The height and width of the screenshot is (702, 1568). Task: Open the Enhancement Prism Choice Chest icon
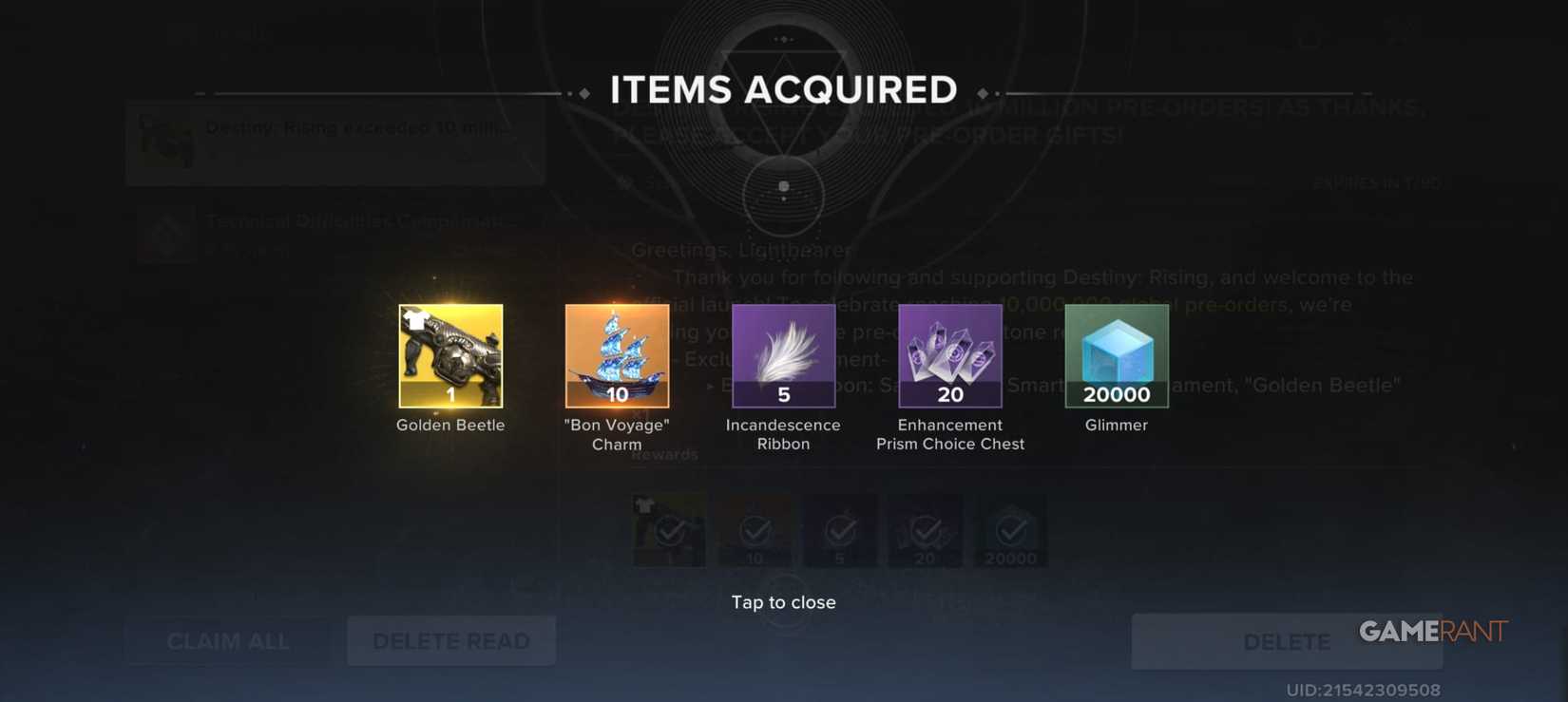pyautogui.click(x=948, y=355)
